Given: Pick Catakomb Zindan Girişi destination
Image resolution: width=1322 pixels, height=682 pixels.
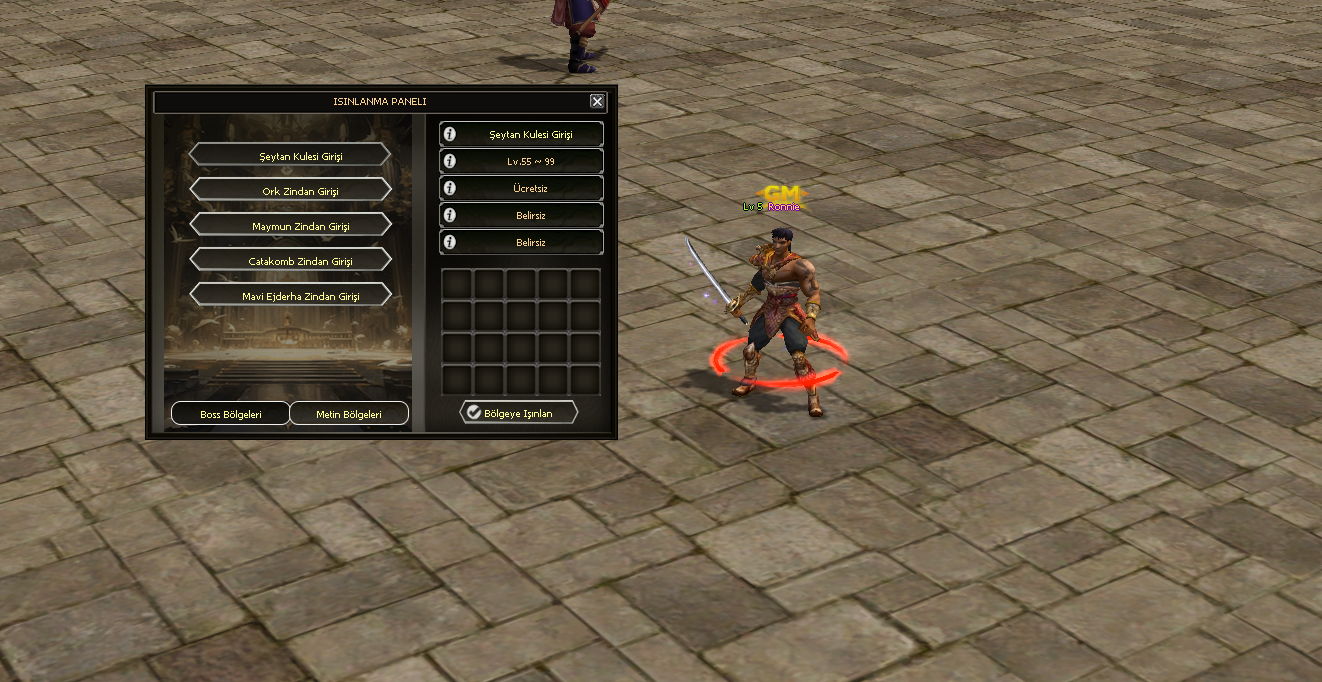Looking at the screenshot, I should 289,260.
